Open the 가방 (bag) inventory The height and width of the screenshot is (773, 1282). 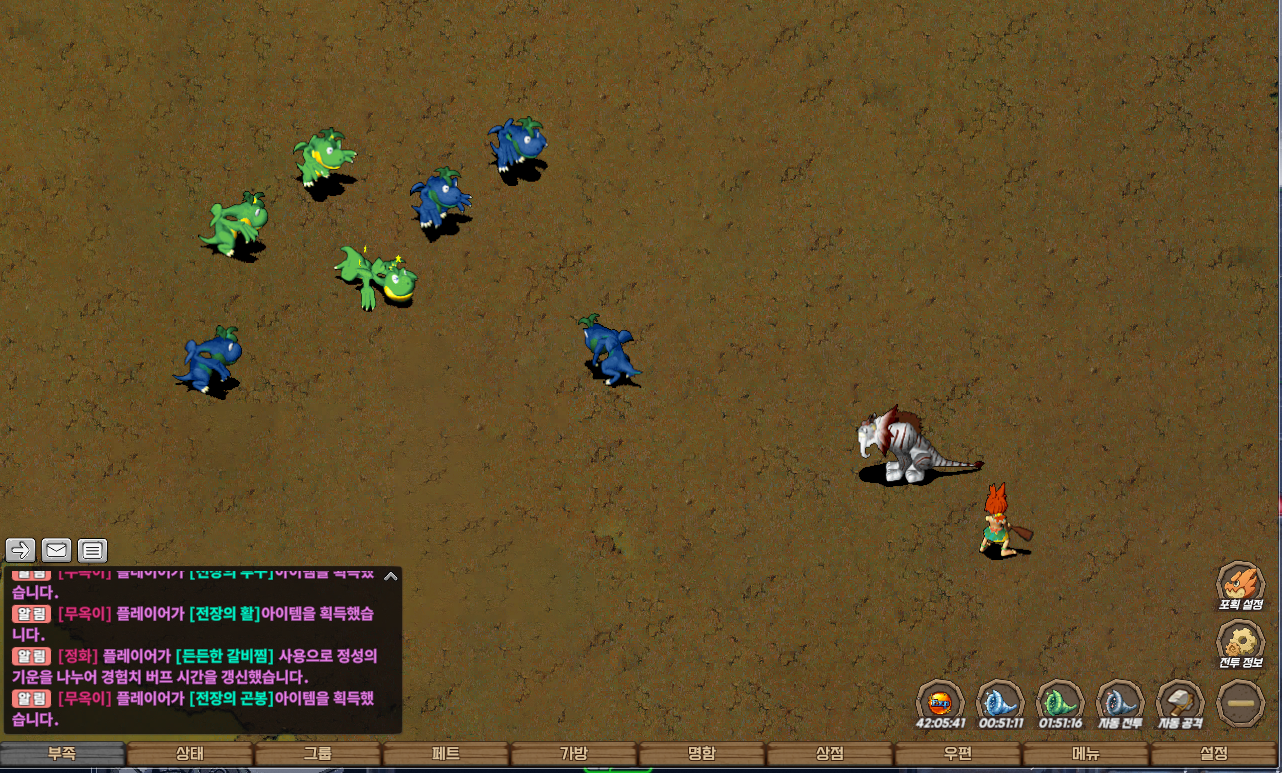[574, 754]
